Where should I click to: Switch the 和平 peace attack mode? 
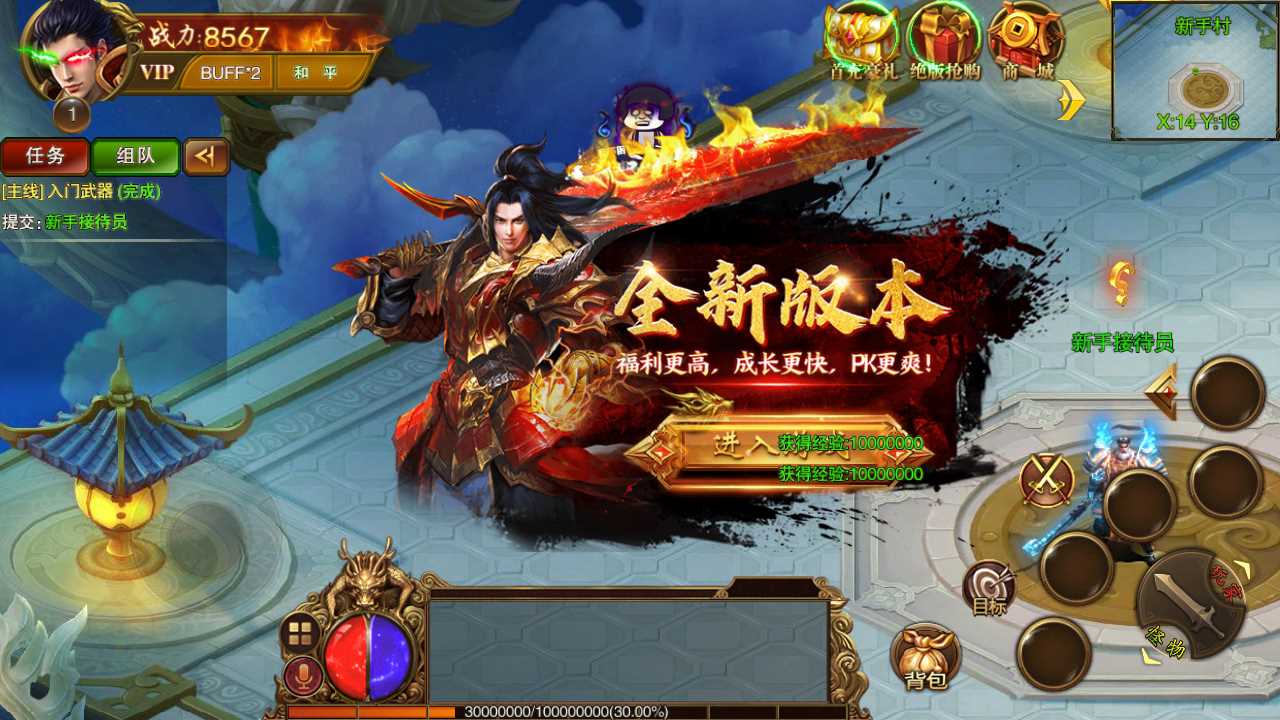(316, 72)
